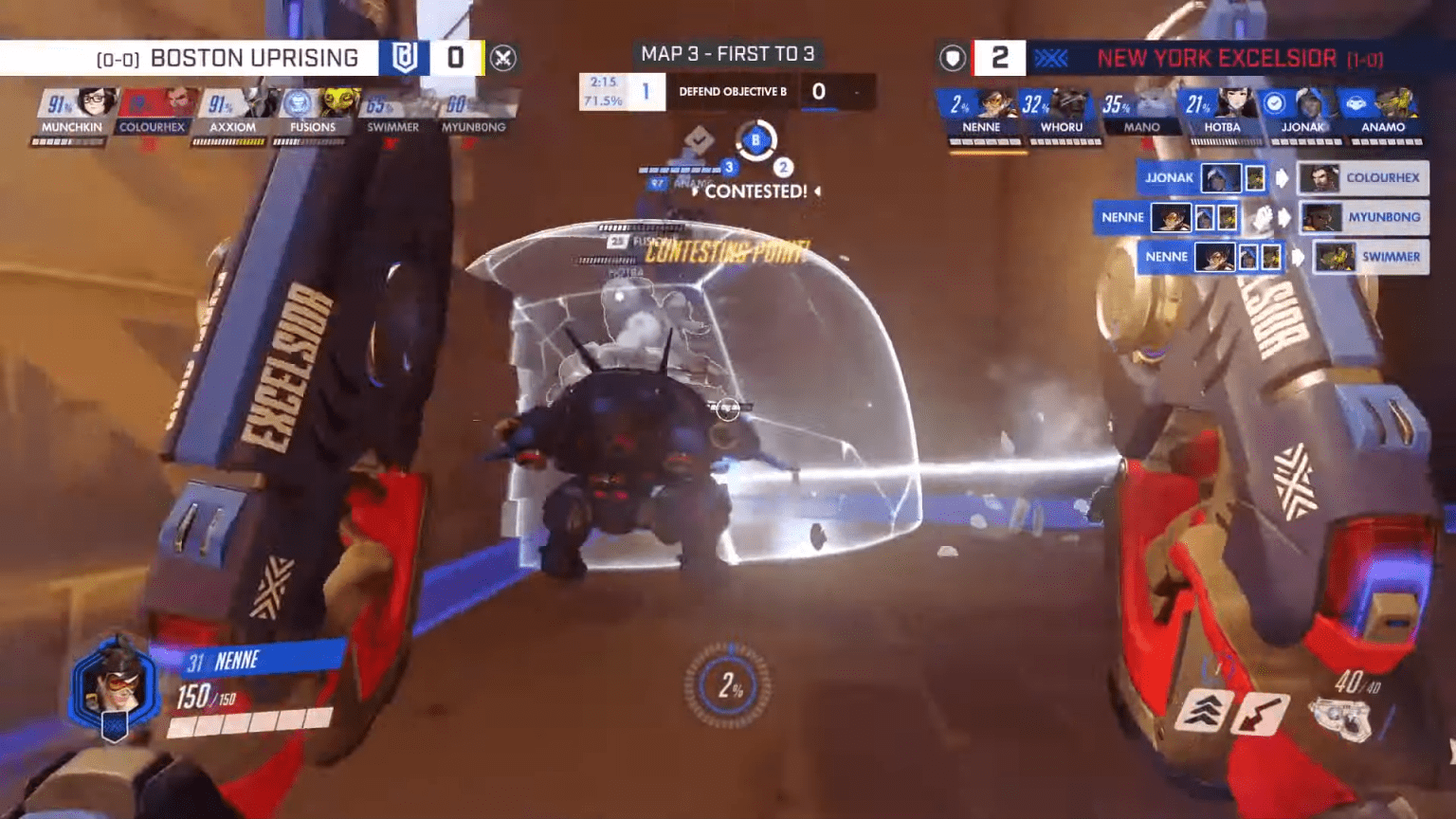The height and width of the screenshot is (819, 1456).
Task: Select the DEFEND OBJECTIVE B banner
Action: (x=732, y=92)
